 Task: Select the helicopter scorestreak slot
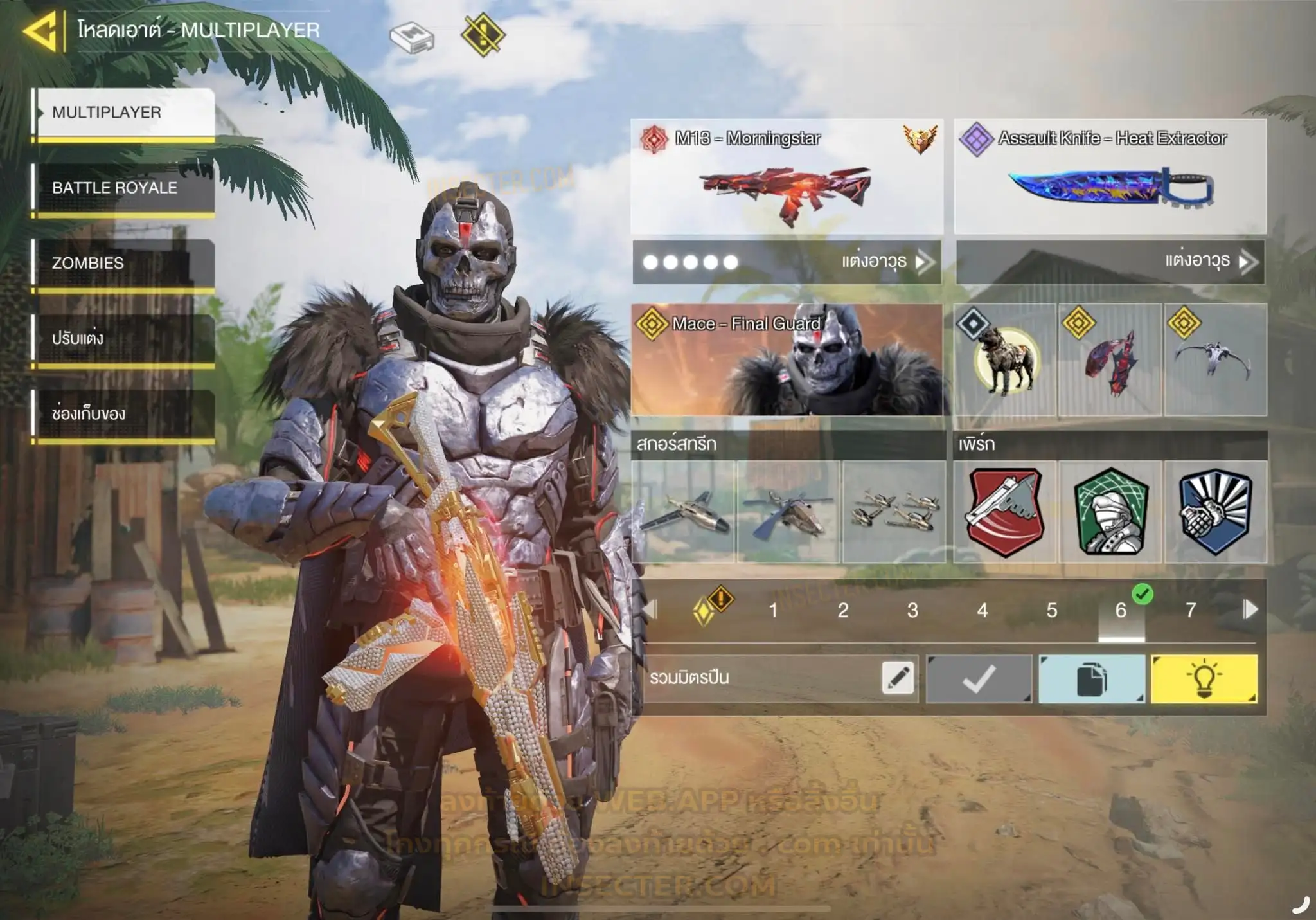(x=788, y=512)
